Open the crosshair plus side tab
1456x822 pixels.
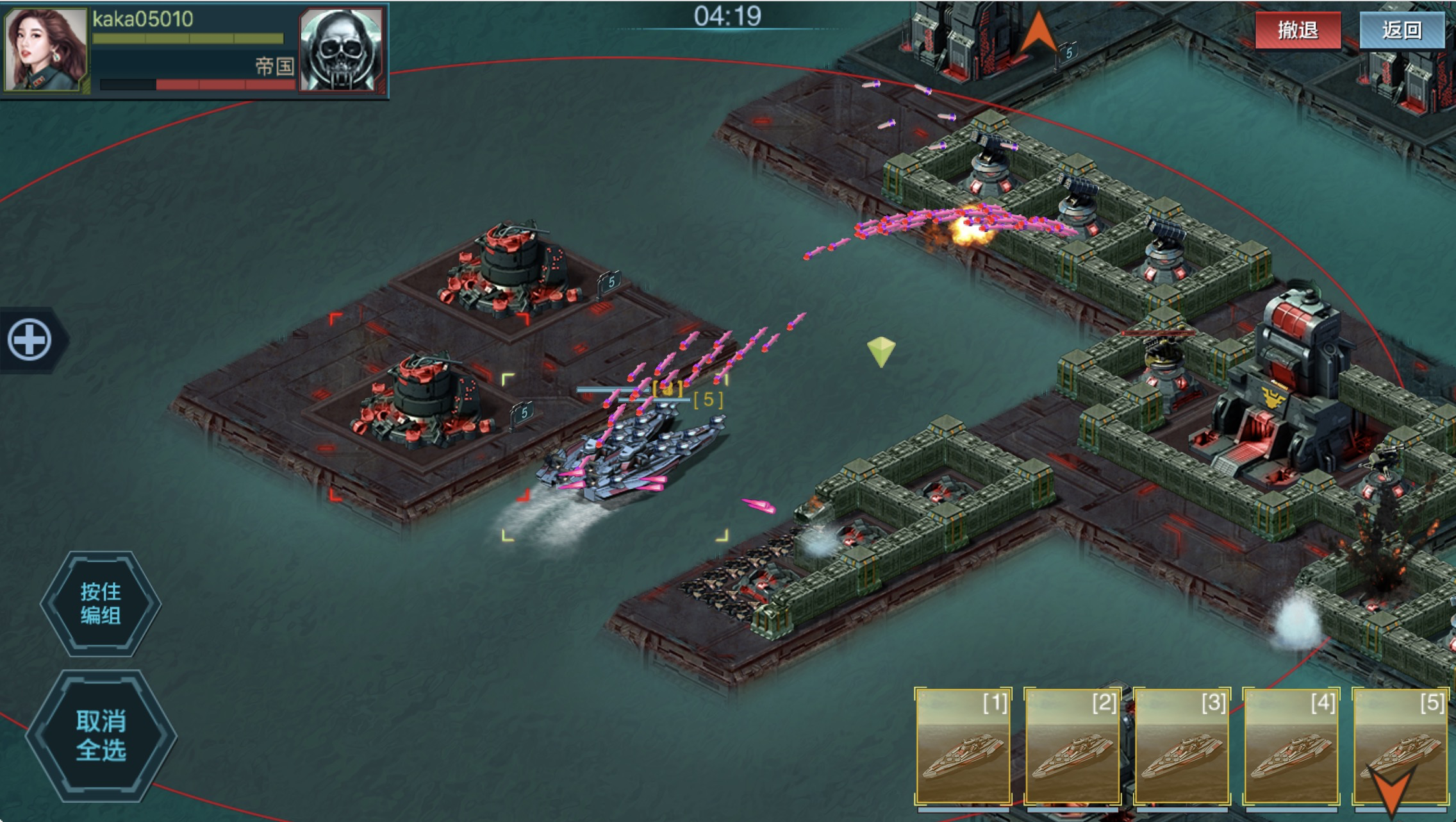pos(30,339)
